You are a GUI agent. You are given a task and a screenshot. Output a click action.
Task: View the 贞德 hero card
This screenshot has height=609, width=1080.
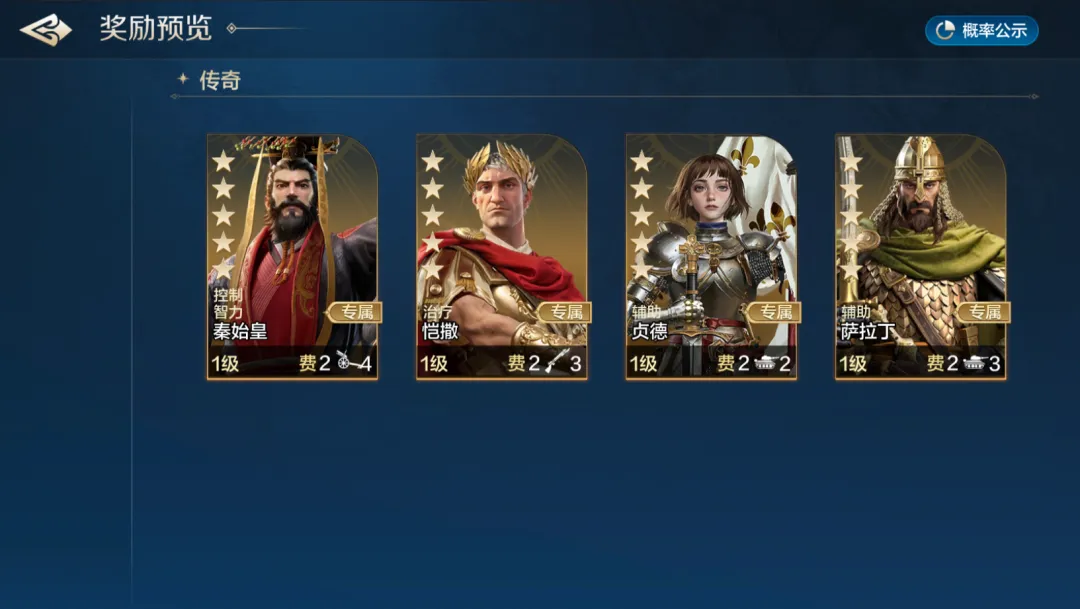pyautogui.click(x=711, y=257)
